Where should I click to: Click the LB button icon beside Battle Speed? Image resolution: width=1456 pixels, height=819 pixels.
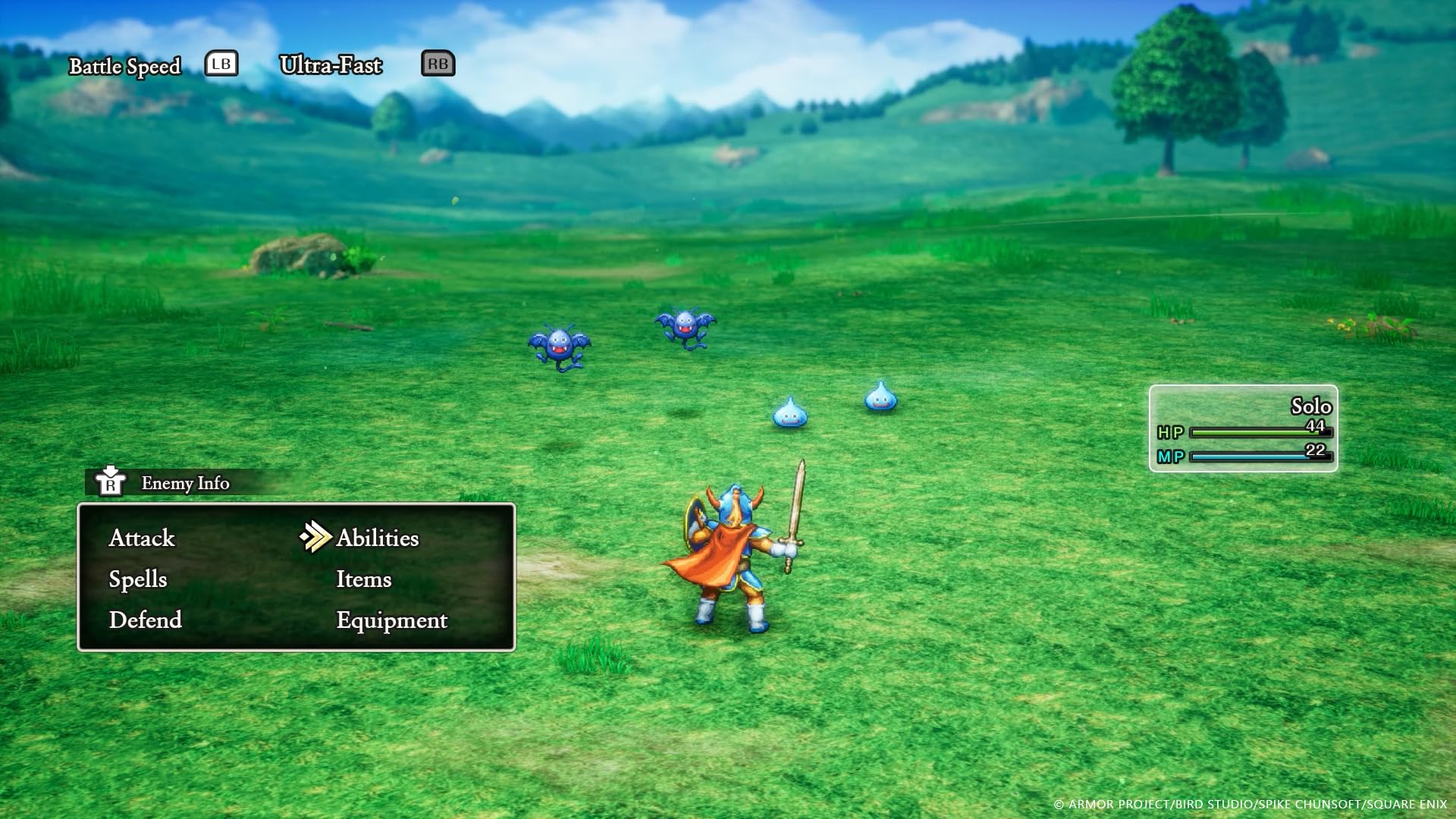(x=220, y=64)
